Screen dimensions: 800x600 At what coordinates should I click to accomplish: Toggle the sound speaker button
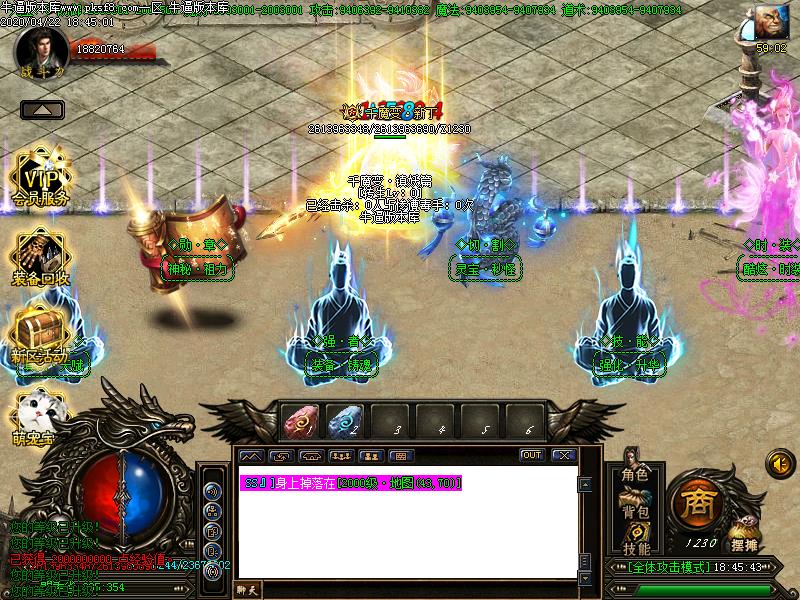pyautogui.click(x=777, y=462)
